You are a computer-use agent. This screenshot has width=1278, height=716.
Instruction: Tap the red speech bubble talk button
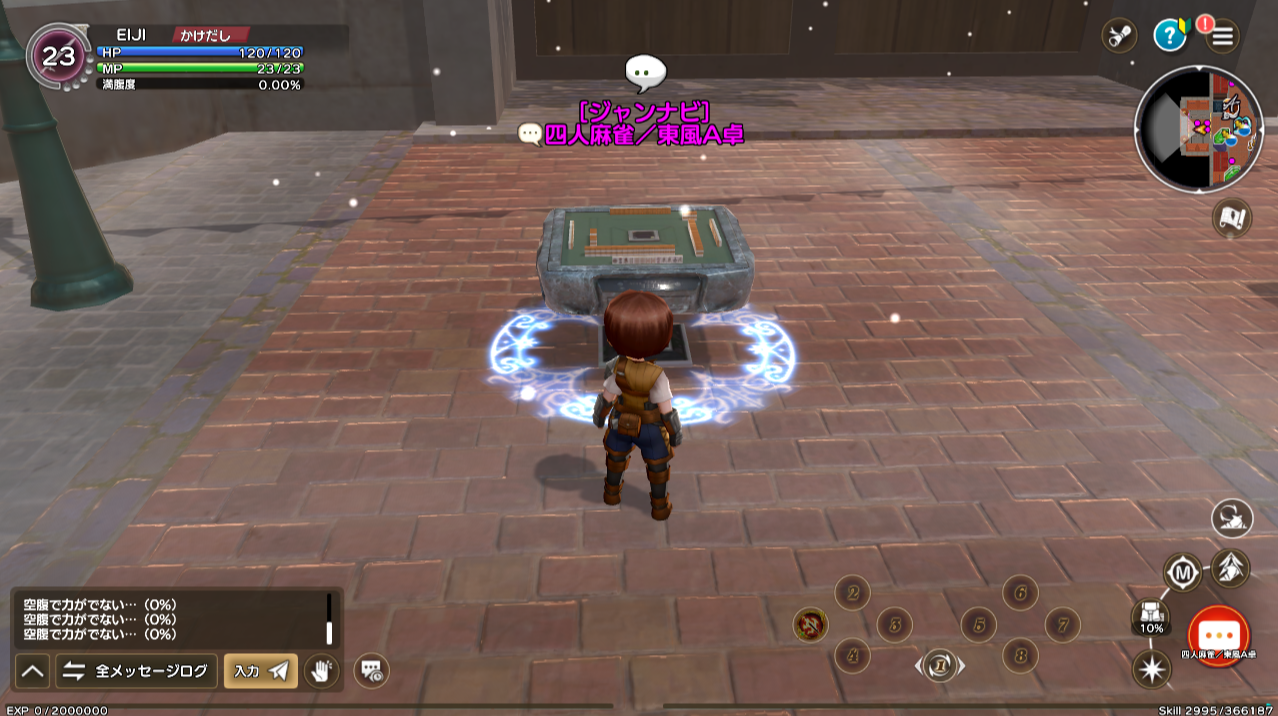pos(1218,637)
